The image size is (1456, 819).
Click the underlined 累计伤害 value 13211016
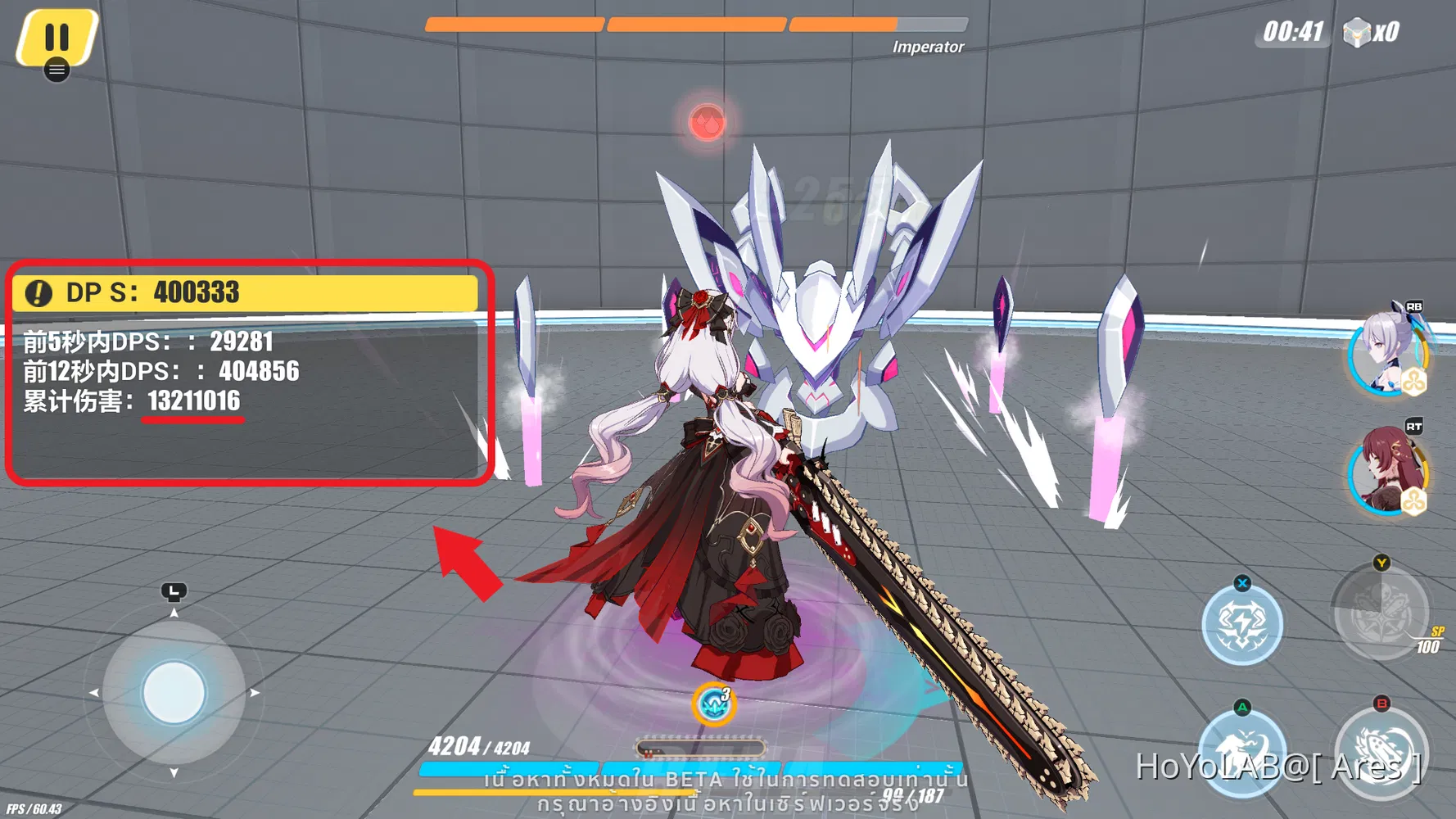pos(193,401)
